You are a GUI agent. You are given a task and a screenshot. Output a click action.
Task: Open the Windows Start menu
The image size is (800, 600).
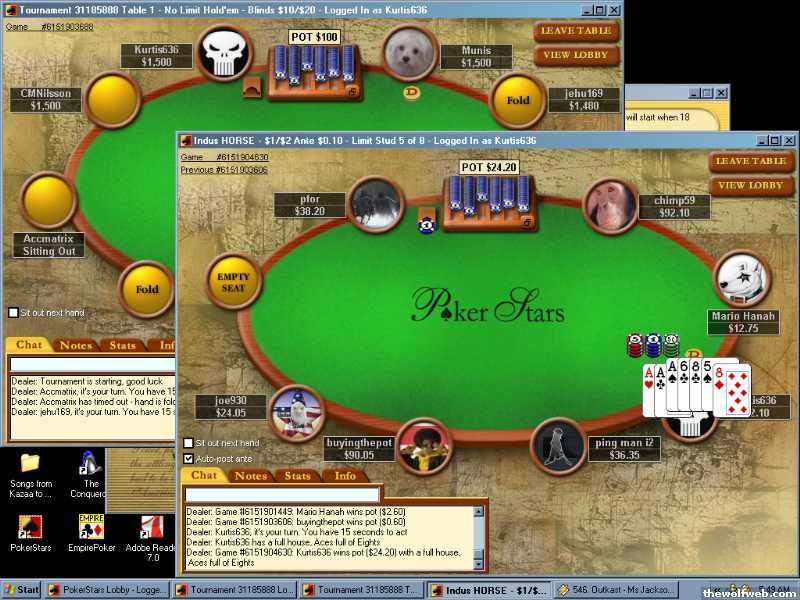pyautogui.click(x=21, y=590)
